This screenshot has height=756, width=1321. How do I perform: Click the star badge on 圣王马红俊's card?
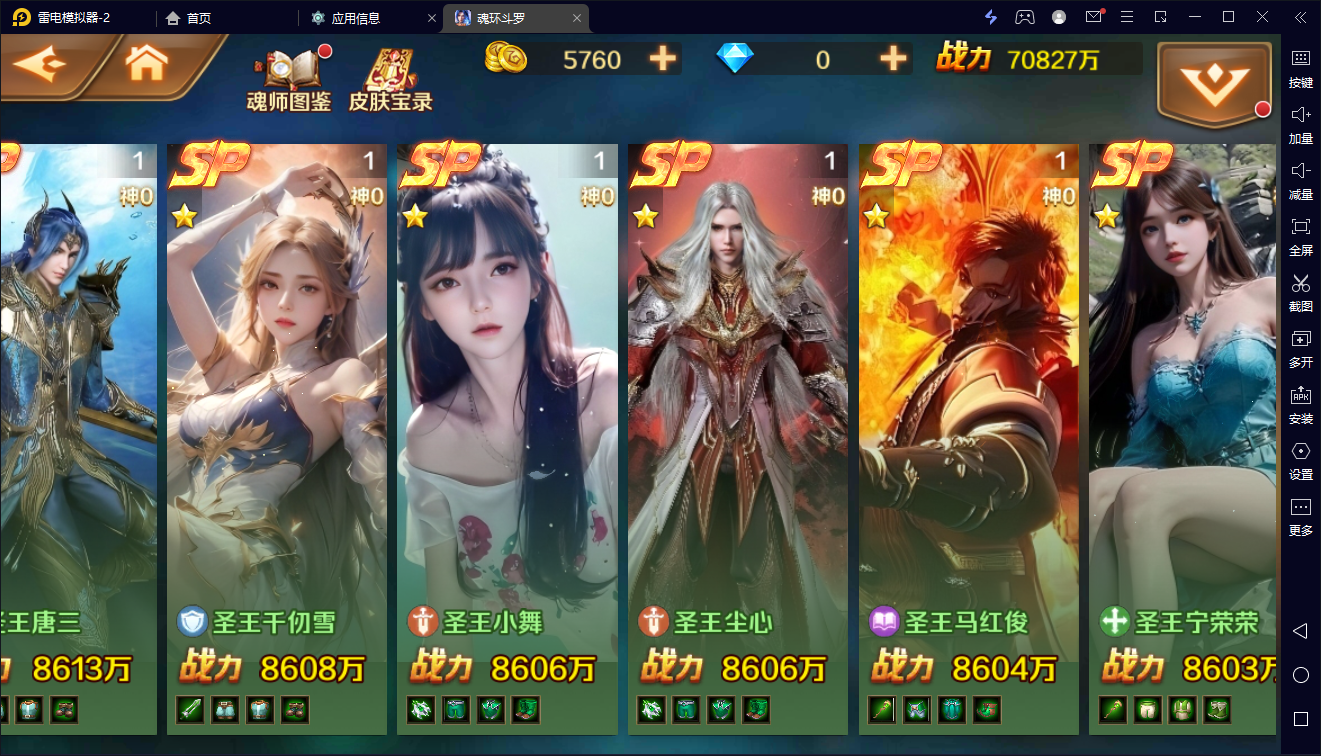877,215
